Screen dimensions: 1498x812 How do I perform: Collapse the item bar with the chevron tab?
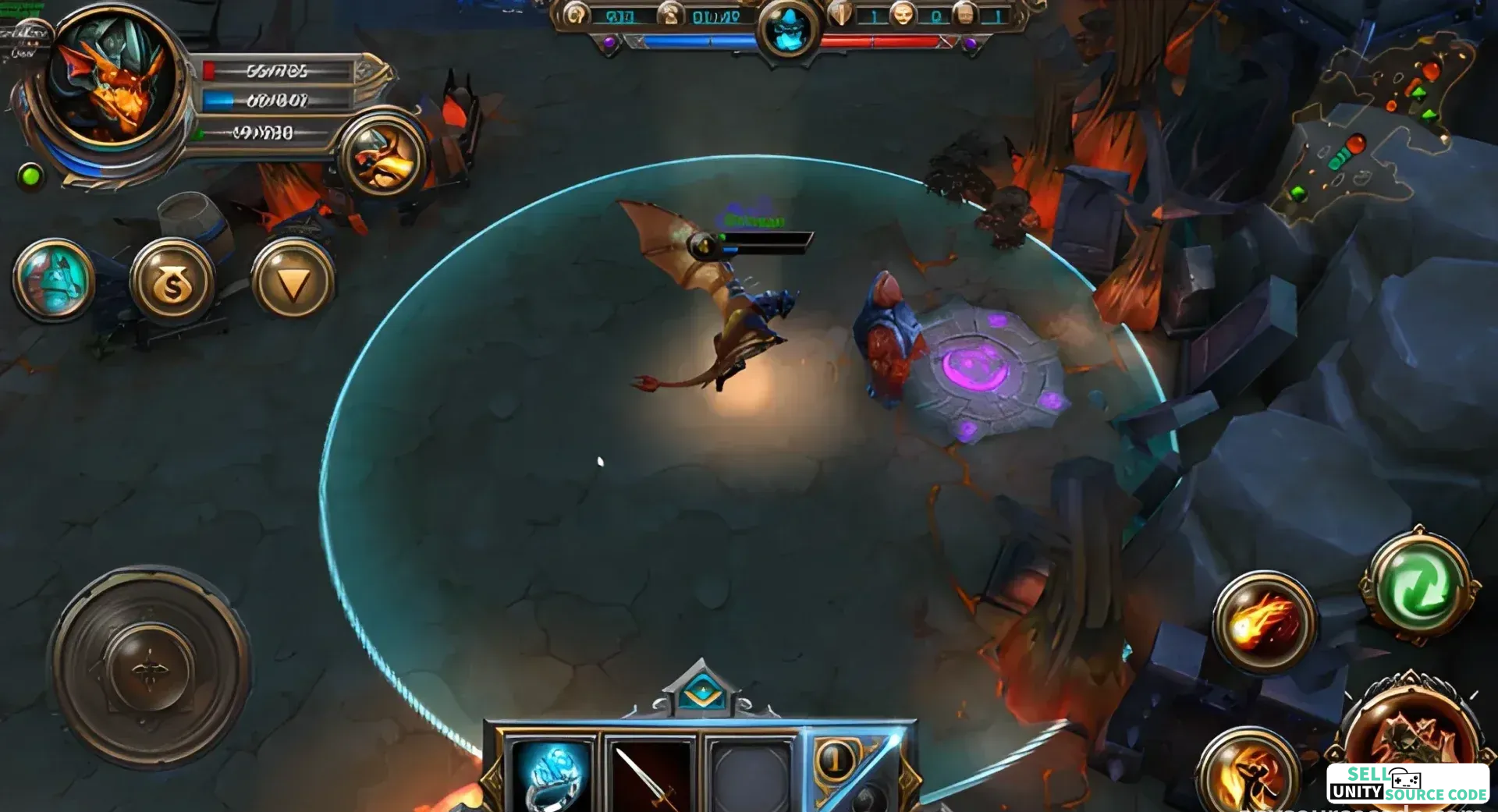pyautogui.click(x=702, y=690)
